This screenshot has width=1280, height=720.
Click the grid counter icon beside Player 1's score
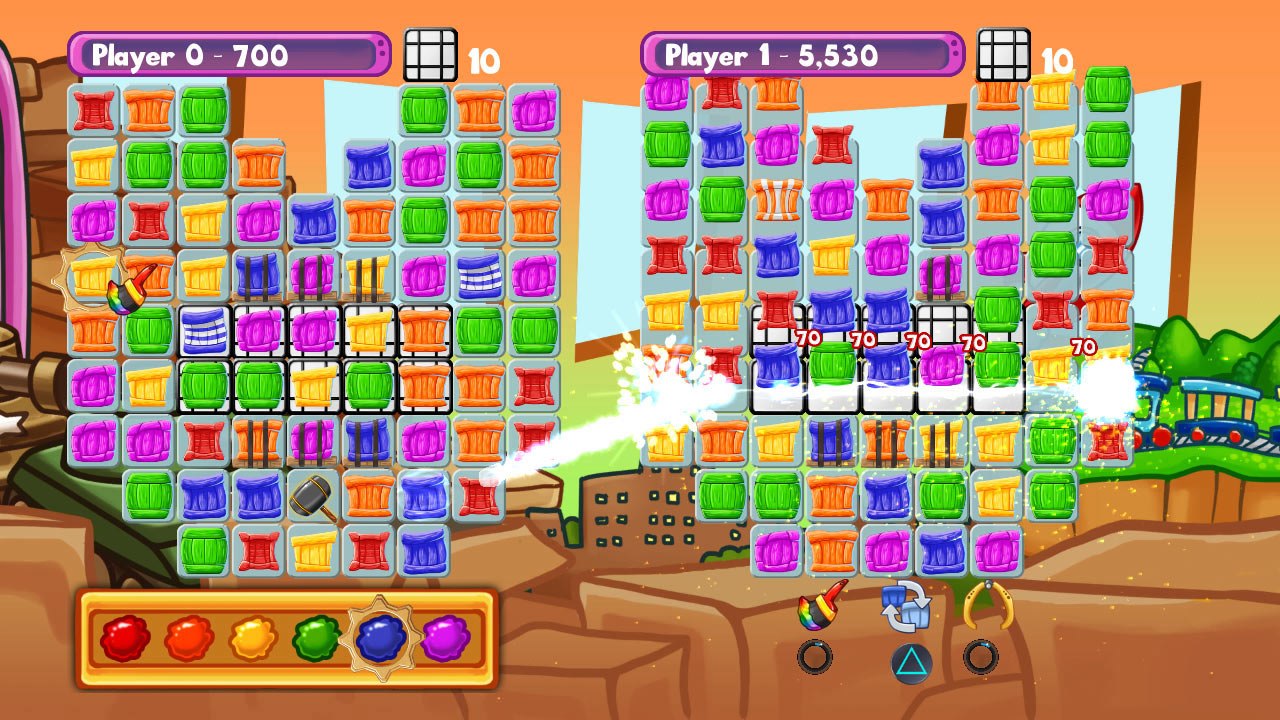[1005, 53]
